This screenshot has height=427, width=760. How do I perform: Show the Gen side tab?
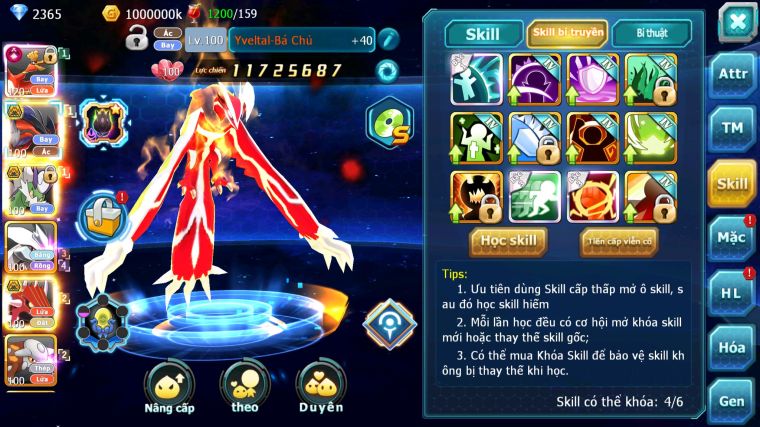(732, 400)
